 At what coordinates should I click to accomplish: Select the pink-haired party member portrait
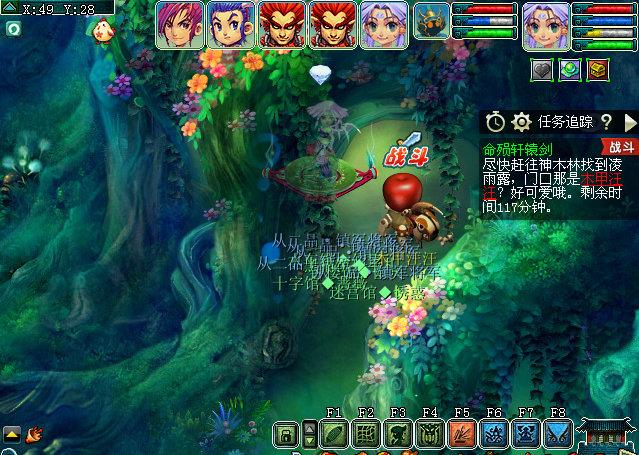[180, 24]
